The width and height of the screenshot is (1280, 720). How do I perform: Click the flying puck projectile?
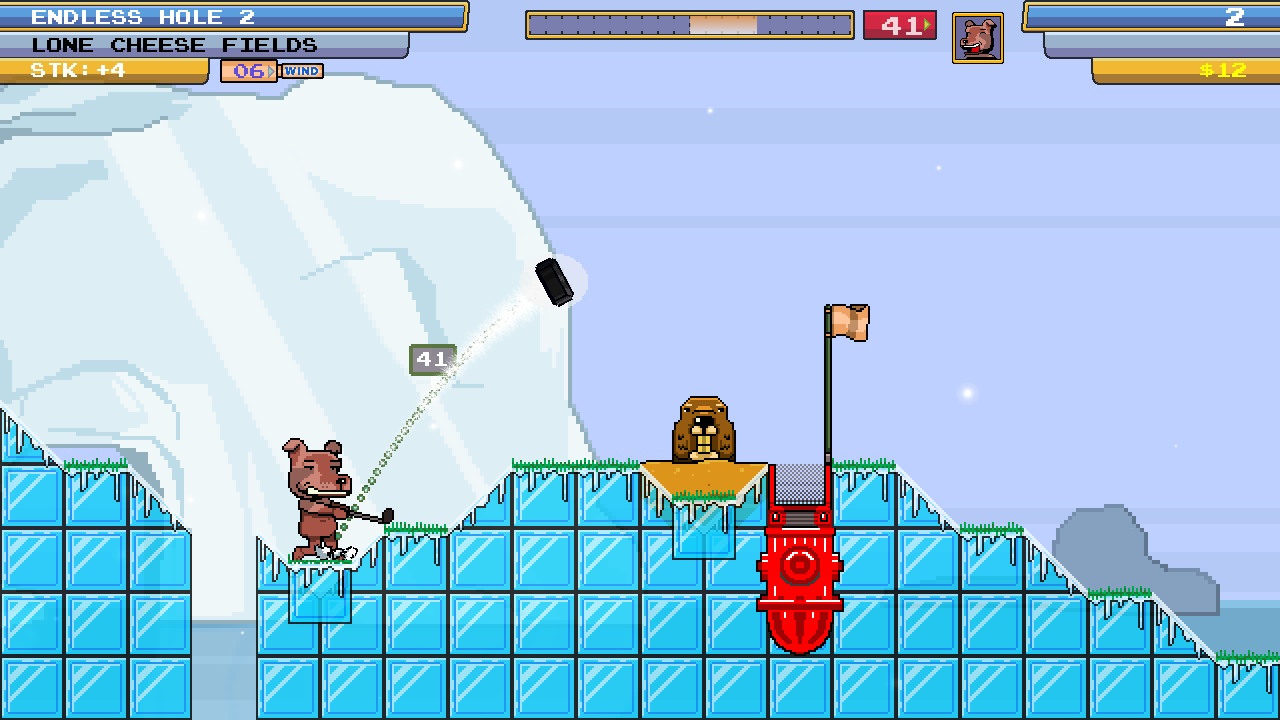pos(556,281)
